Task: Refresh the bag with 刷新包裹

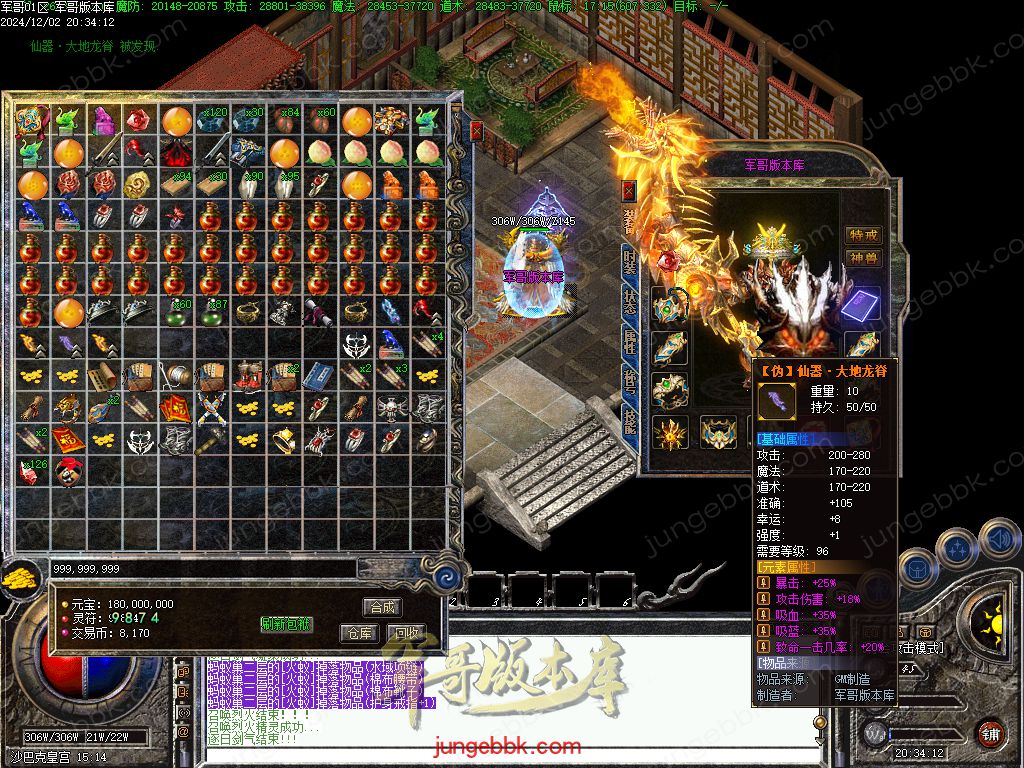Action: point(287,624)
